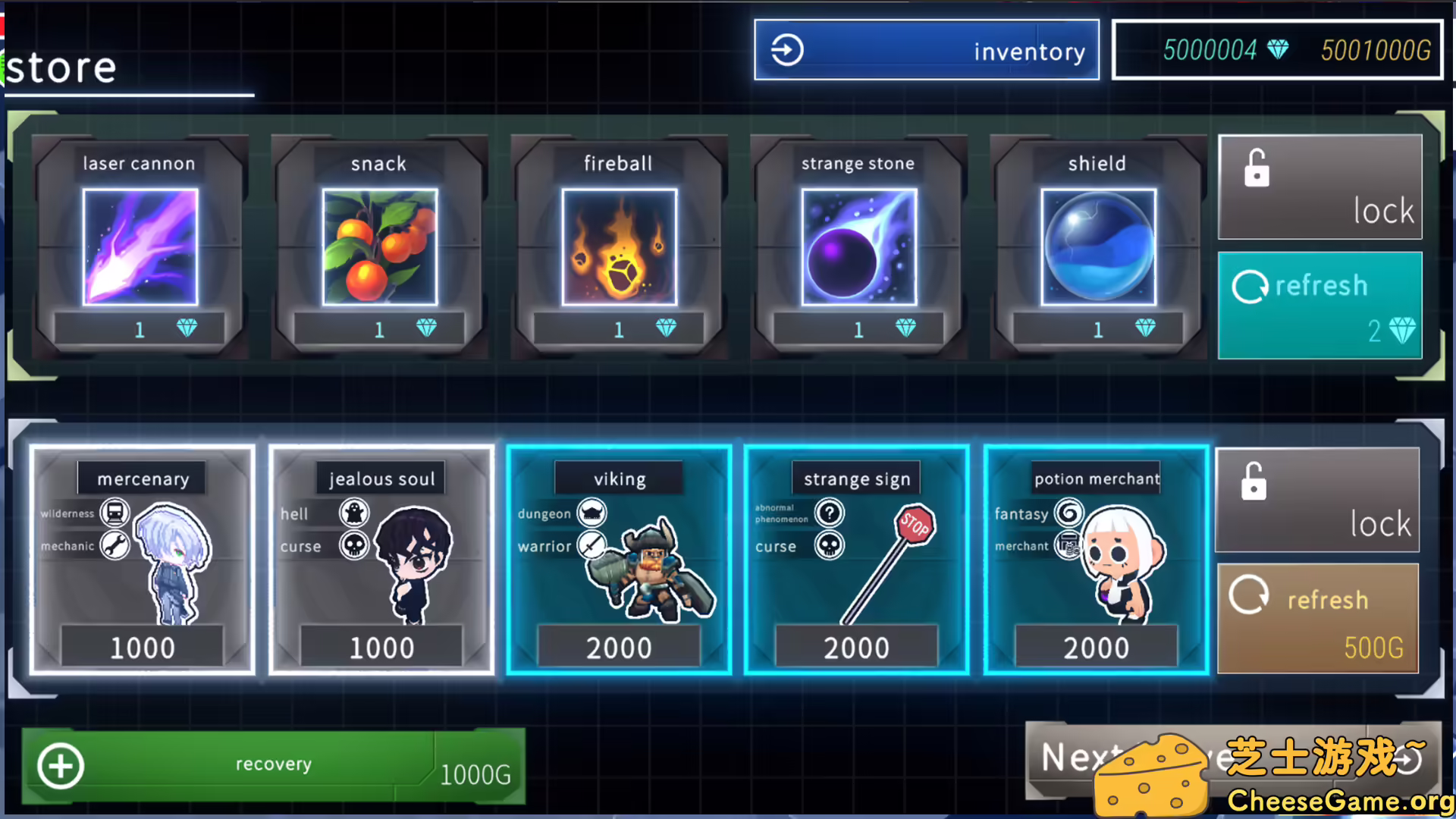This screenshot has height=819, width=1456.
Task: Choose the strange sign card
Action: point(857,560)
